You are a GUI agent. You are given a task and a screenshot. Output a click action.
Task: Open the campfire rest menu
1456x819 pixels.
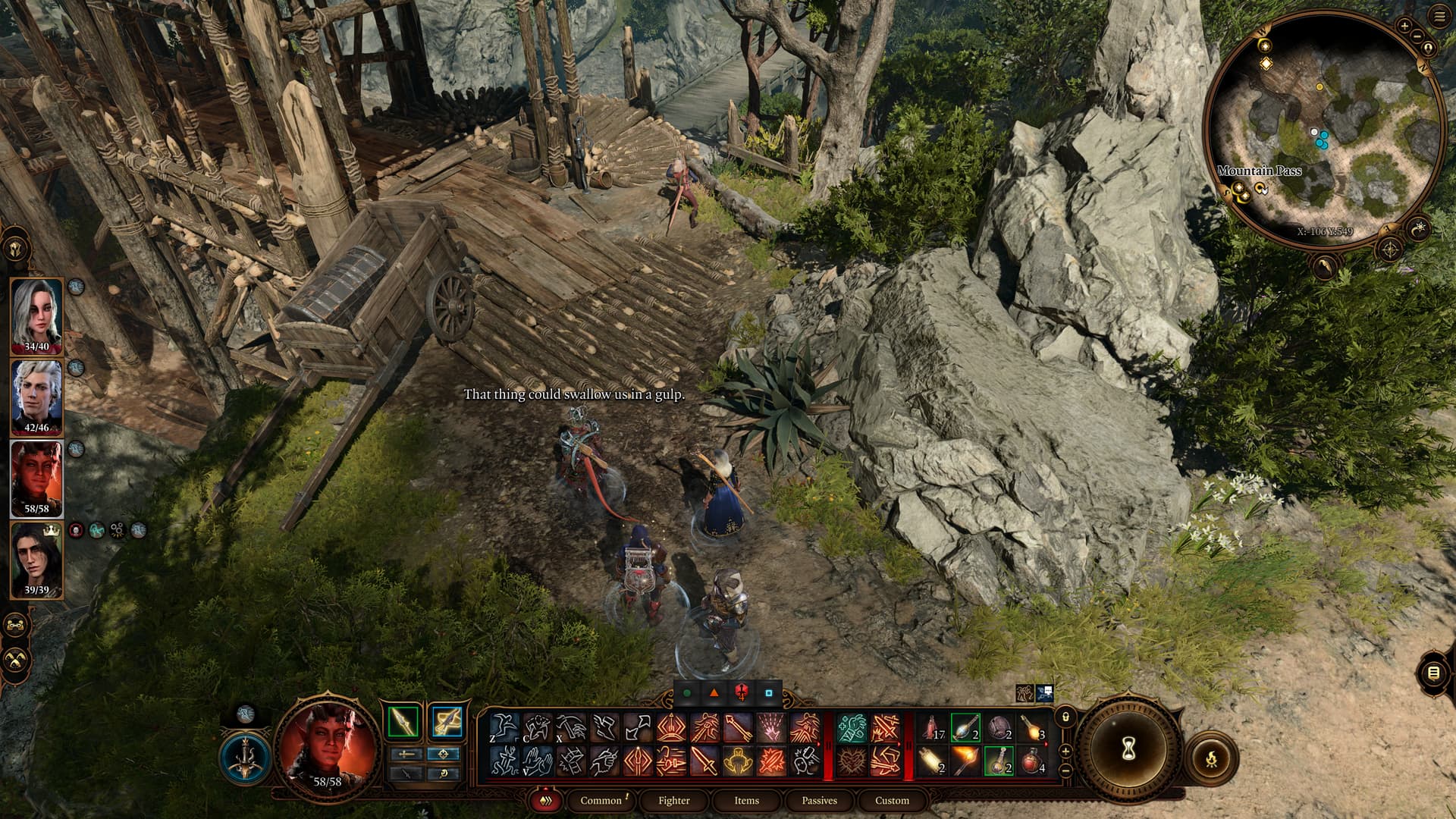pos(1211,757)
